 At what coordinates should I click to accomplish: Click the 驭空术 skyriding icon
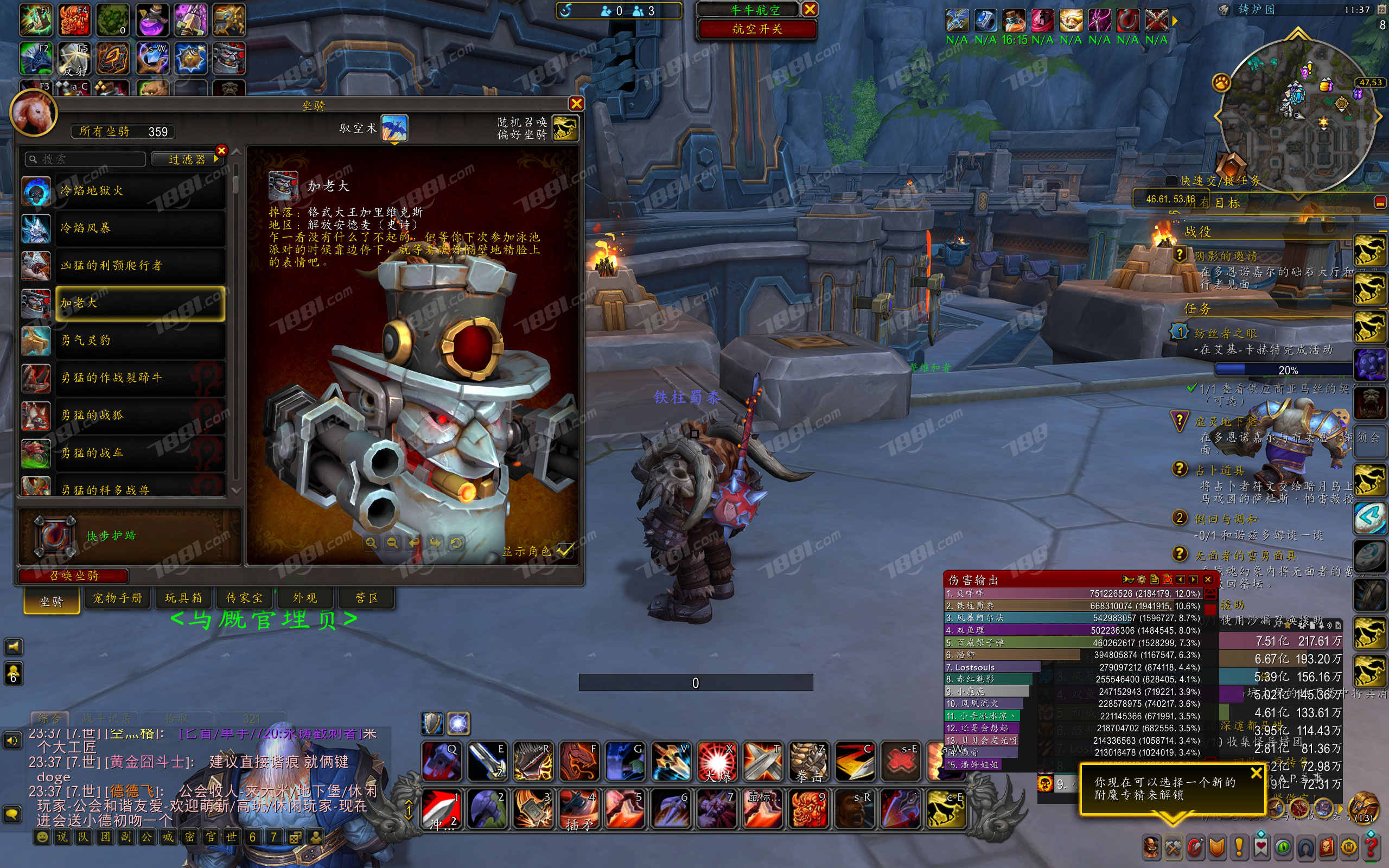394,128
